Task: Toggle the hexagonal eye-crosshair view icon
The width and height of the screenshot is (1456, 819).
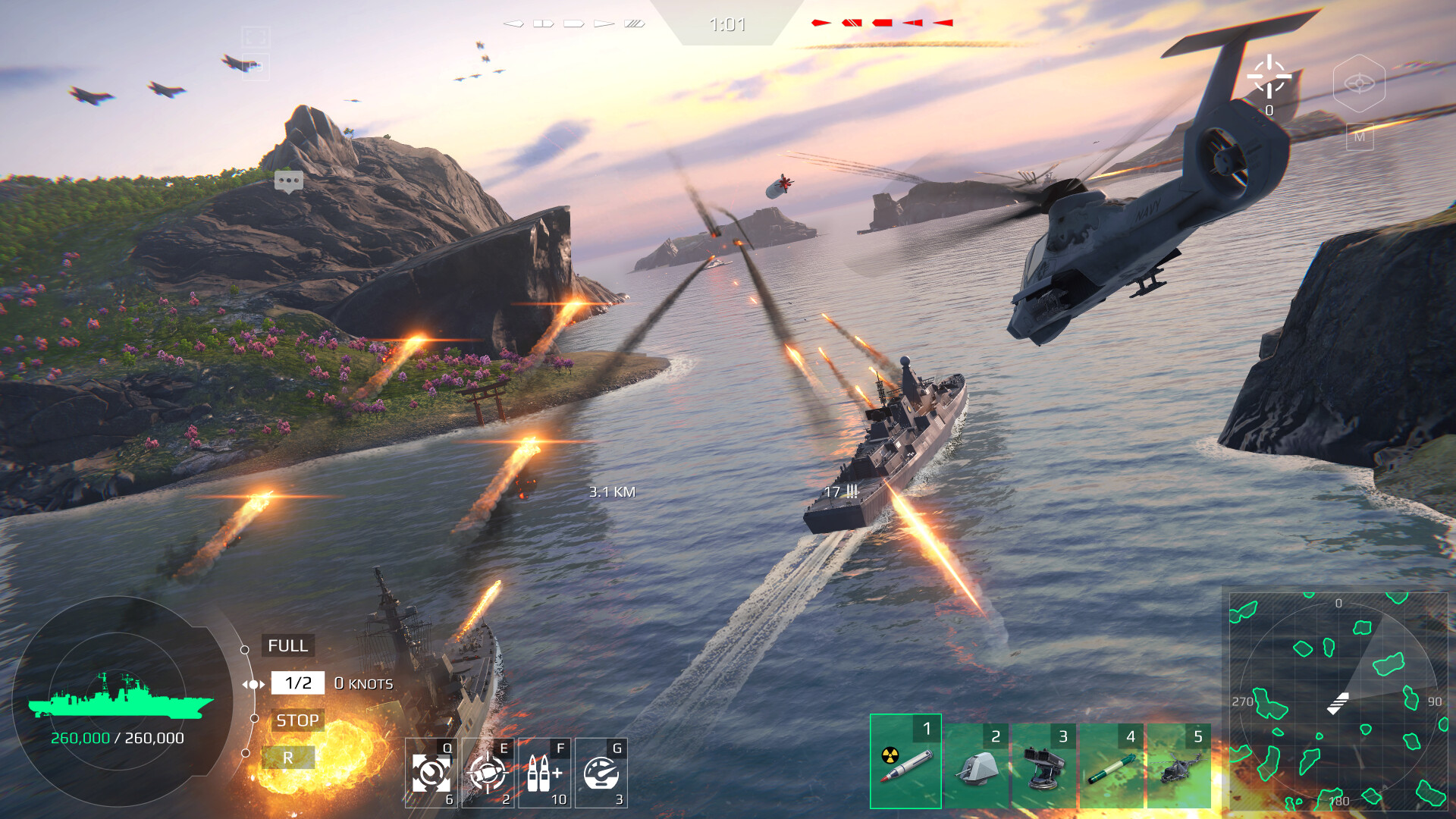Action: 1359,83
